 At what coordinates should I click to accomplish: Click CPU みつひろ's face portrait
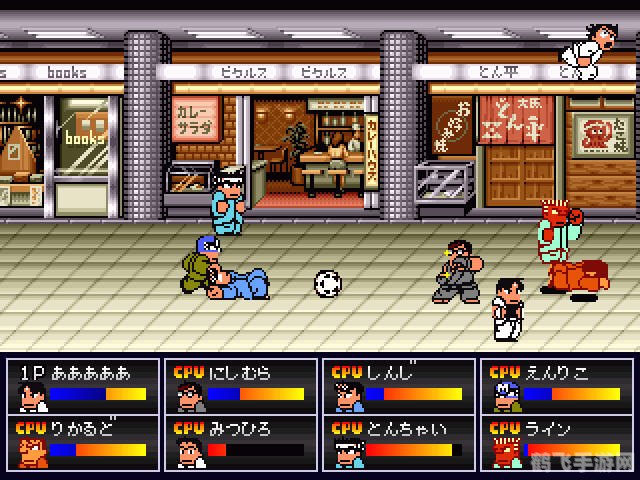coord(188,451)
